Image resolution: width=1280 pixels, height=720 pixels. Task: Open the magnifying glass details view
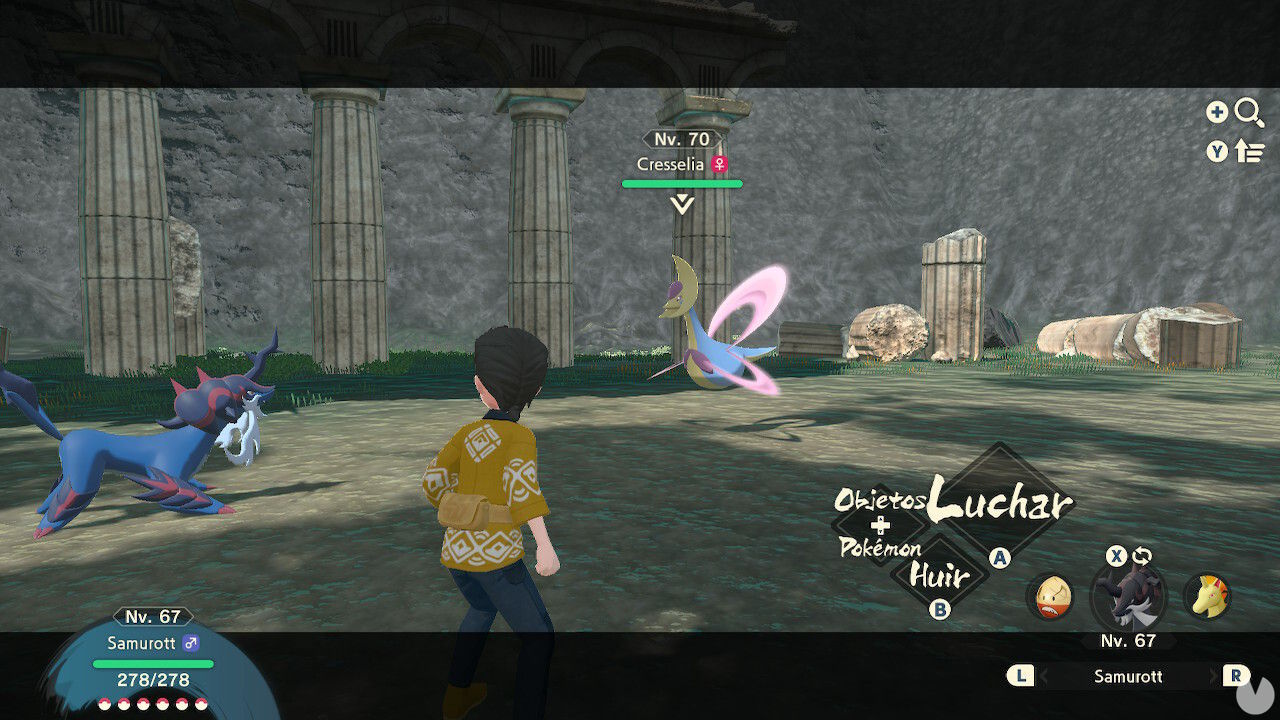tap(1249, 112)
